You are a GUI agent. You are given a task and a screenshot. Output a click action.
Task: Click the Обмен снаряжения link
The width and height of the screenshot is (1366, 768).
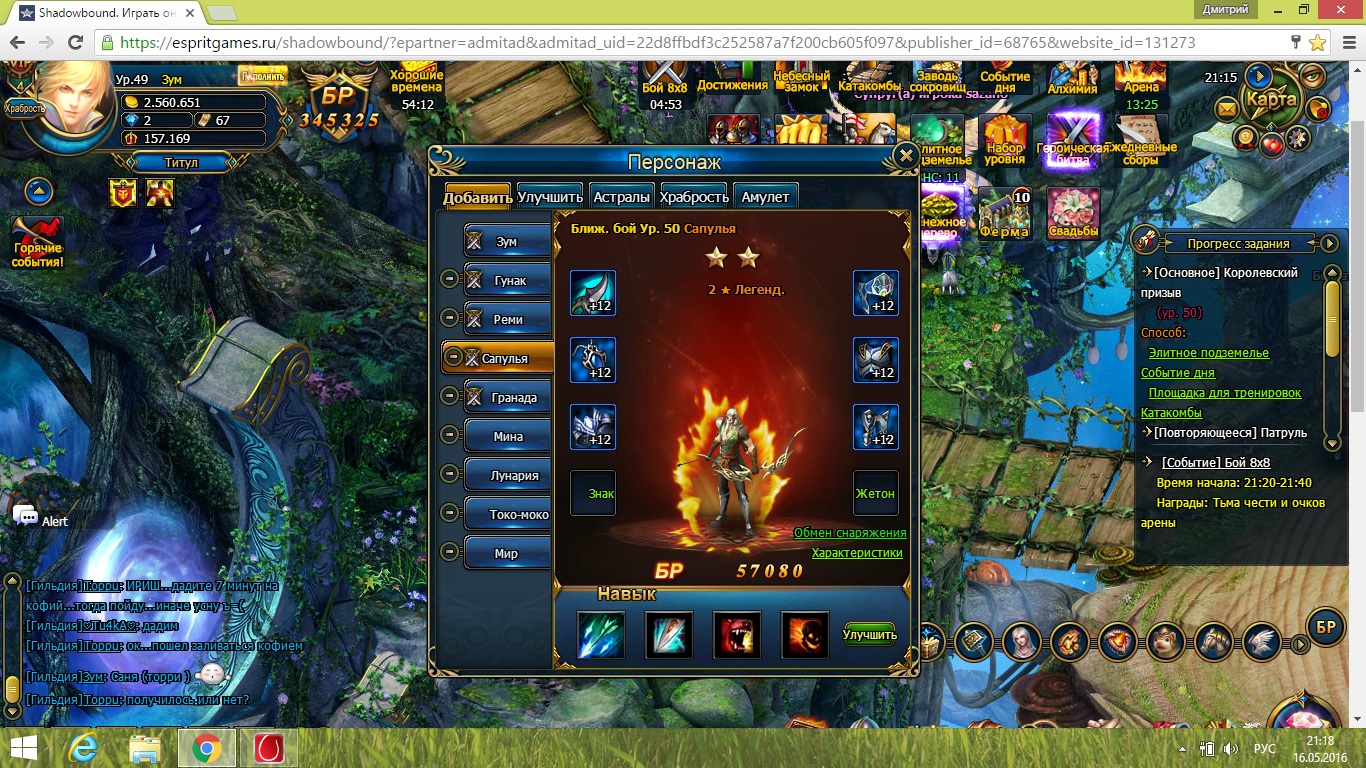coord(850,533)
